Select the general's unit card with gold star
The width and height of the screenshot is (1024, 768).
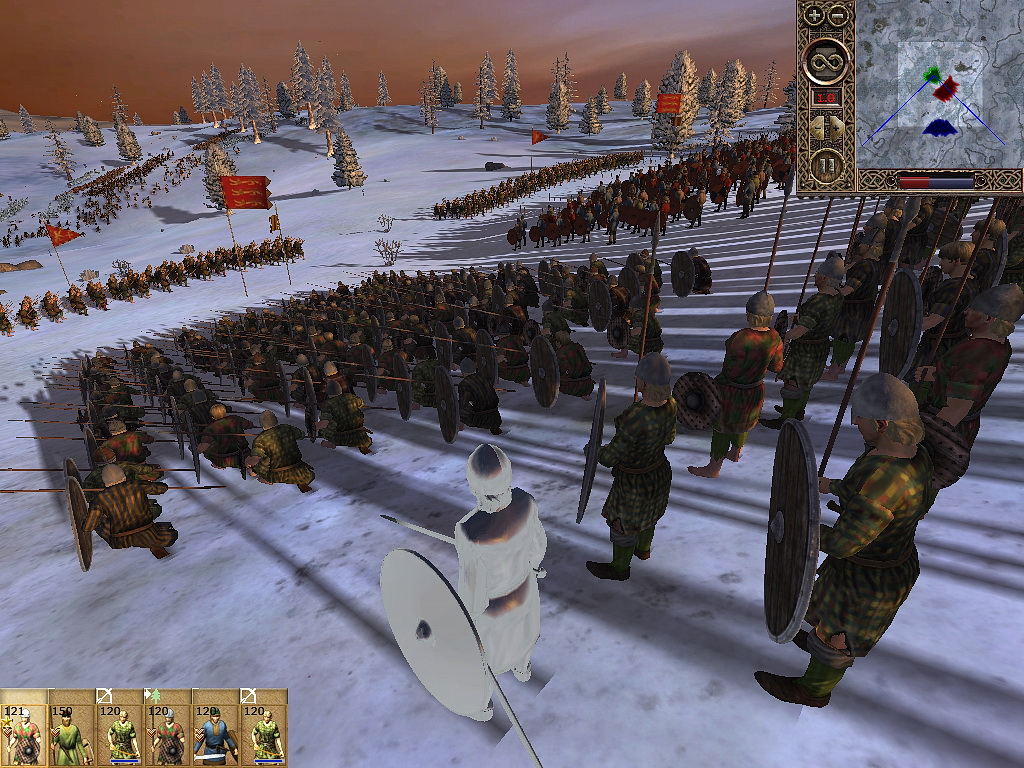click(x=24, y=734)
